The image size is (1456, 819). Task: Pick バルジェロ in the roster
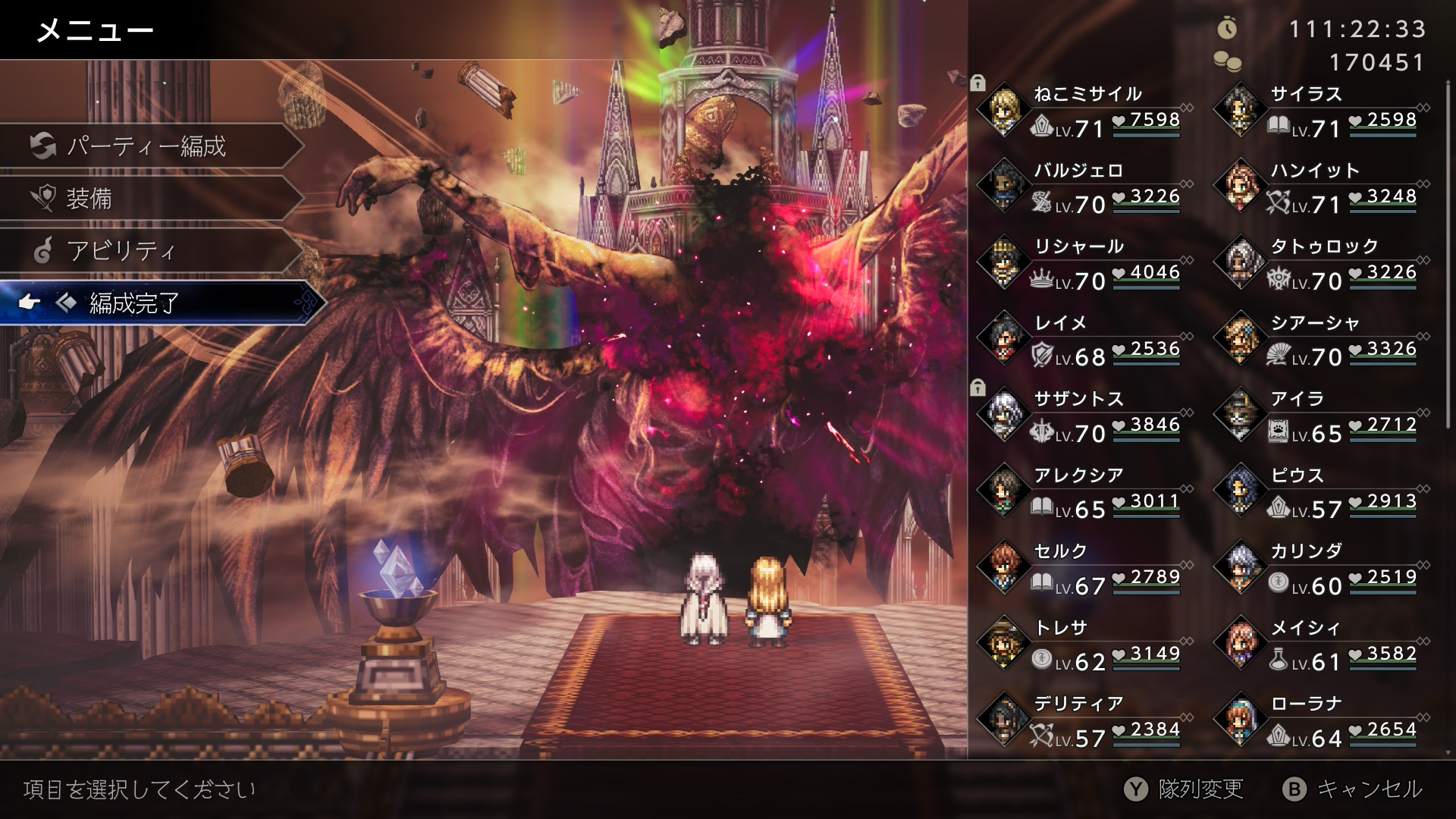click(1084, 187)
